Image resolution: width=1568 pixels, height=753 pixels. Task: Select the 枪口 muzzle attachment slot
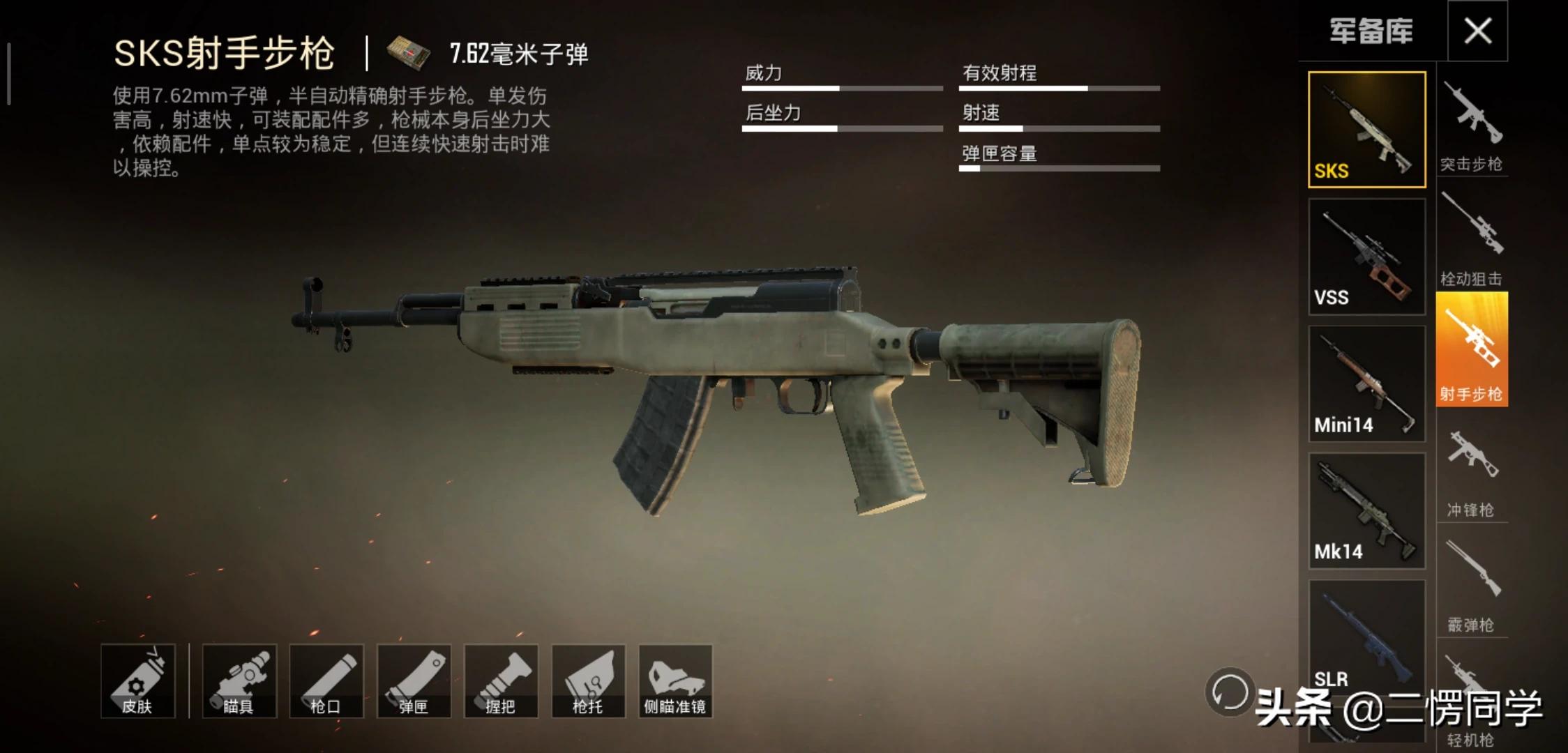coord(326,681)
